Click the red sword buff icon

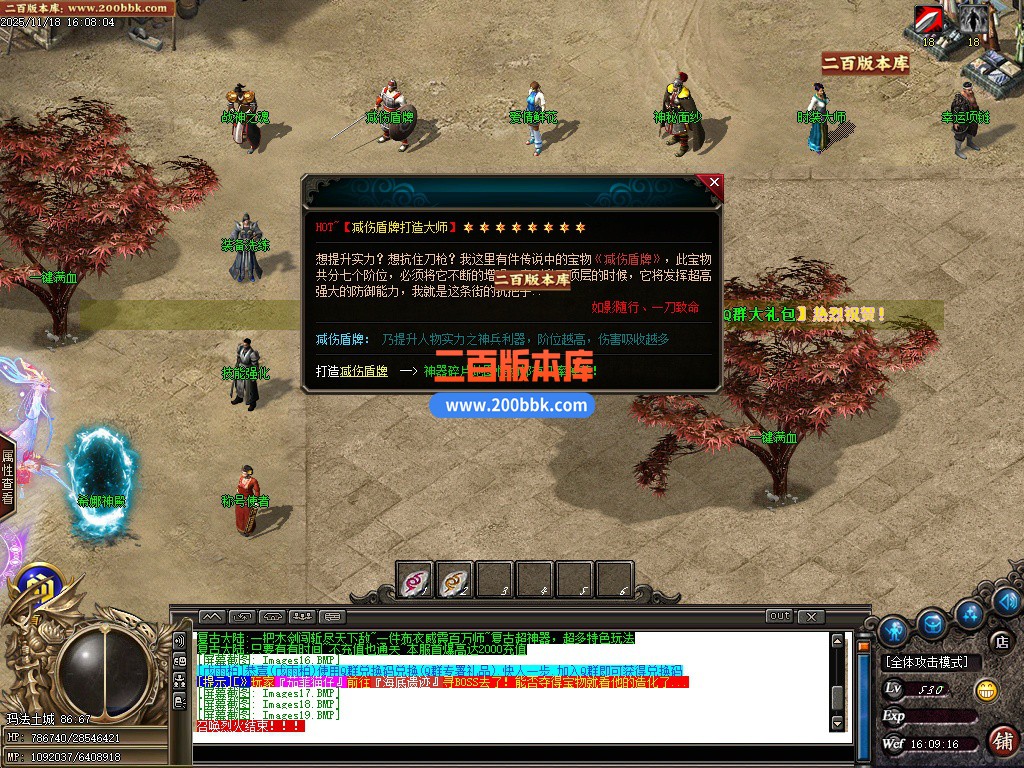tap(929, 20)
